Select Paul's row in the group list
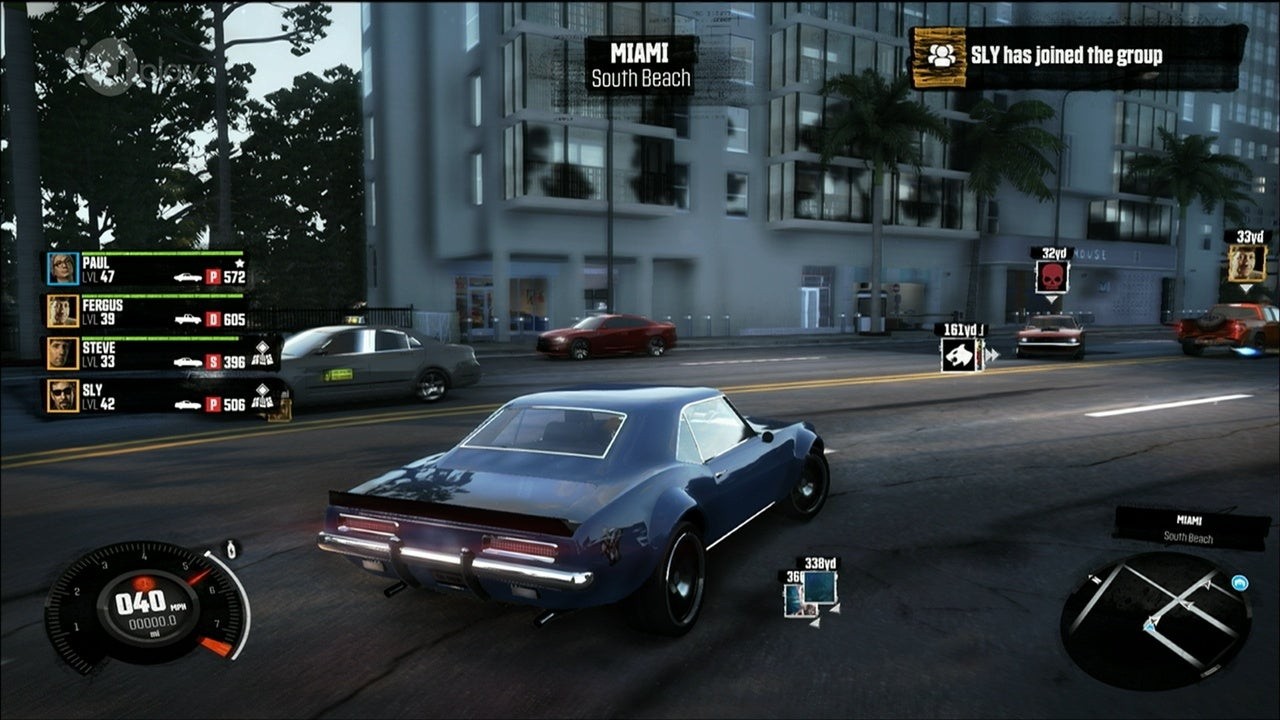1280x720 pixels. tap(145, 269)
